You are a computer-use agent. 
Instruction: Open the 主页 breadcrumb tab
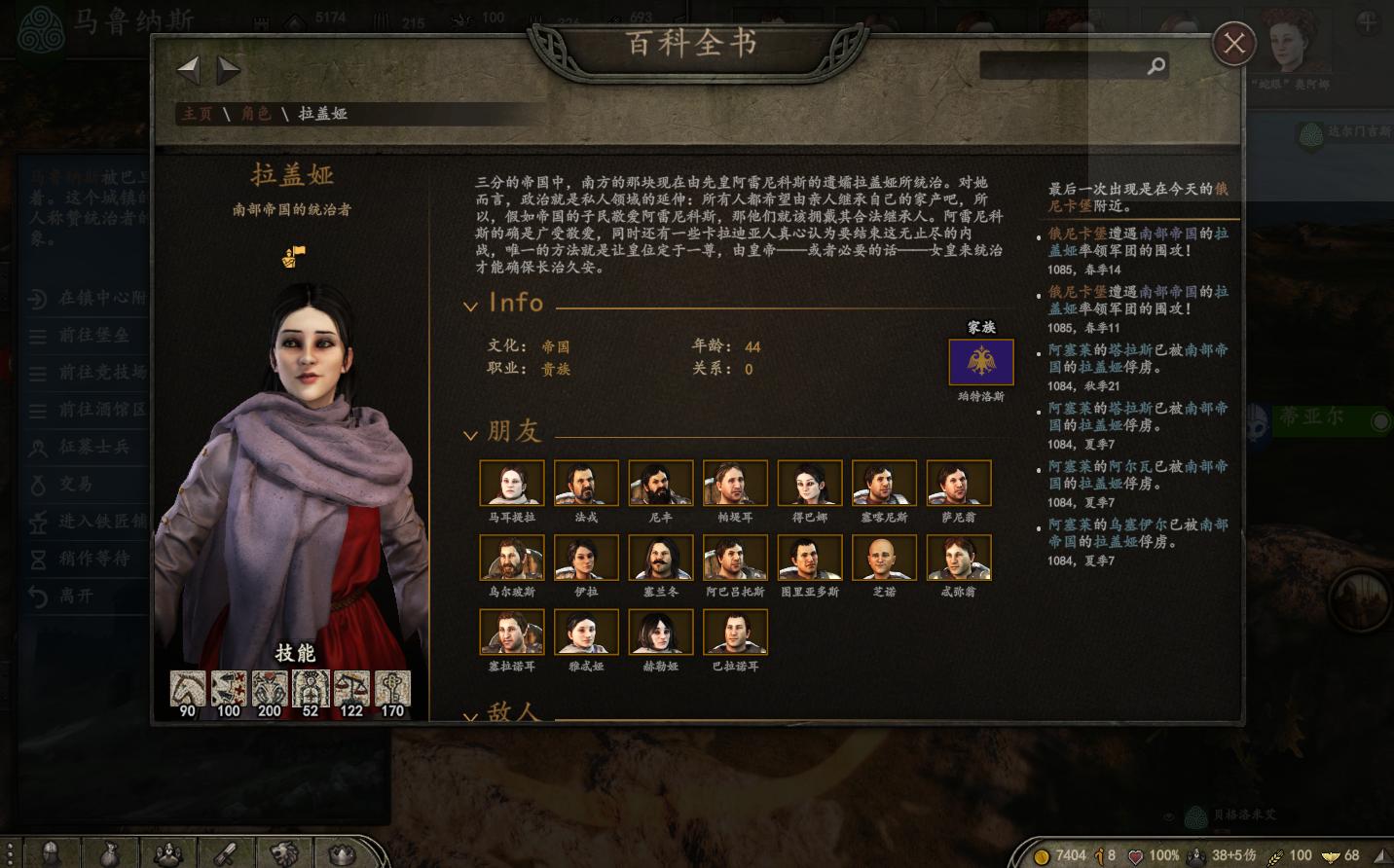click(197, 114)
